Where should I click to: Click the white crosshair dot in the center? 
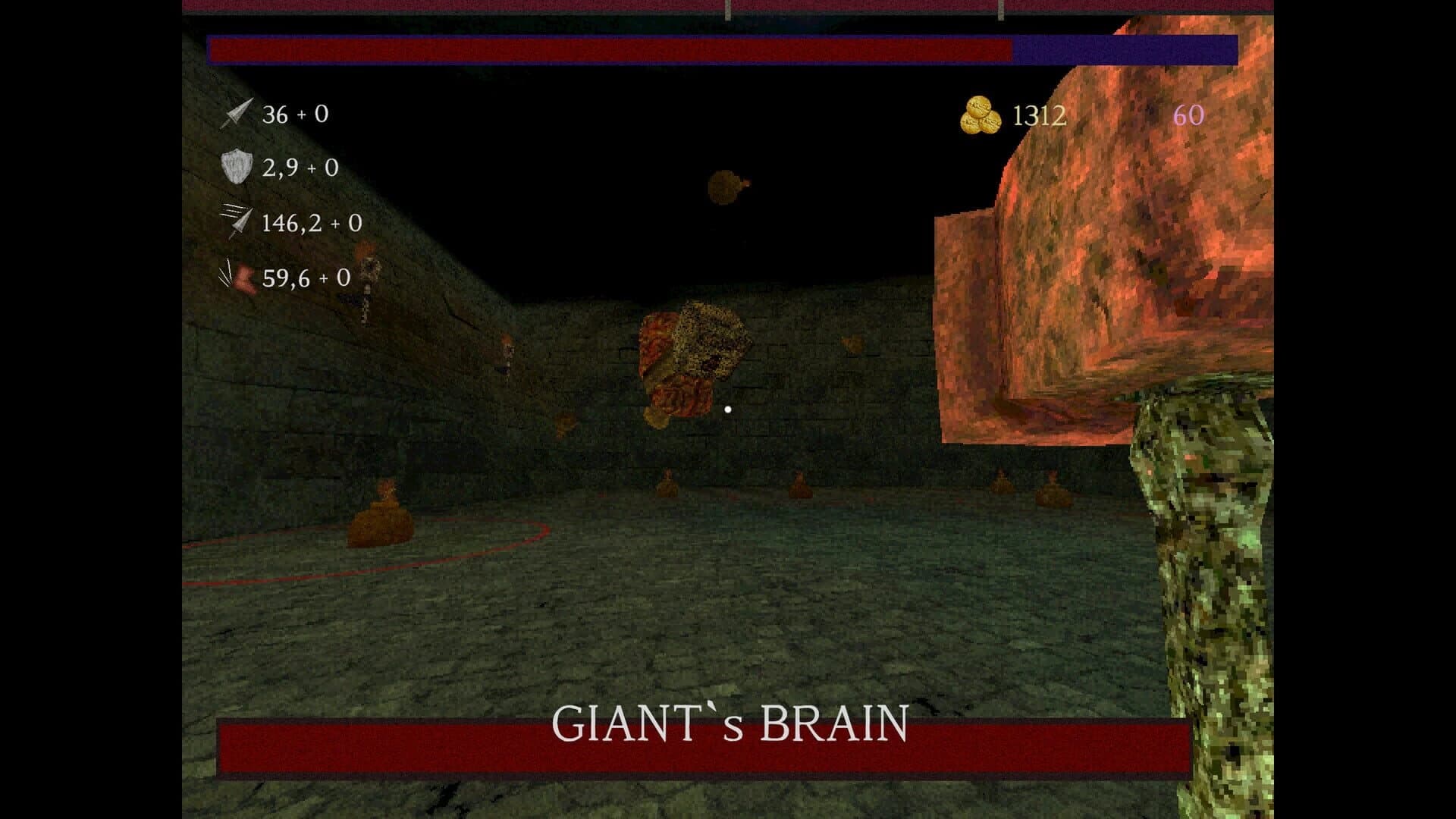[x=728, y=409]
